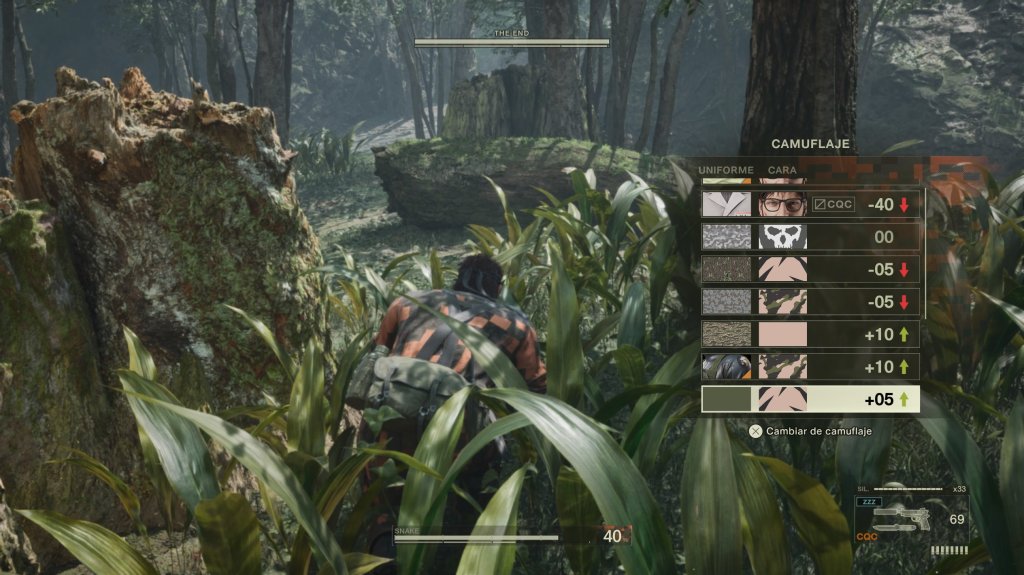Screen dimensions: 1024x575
Task: Choose the skull face paint camouflage row
Action: coord(810,237)
